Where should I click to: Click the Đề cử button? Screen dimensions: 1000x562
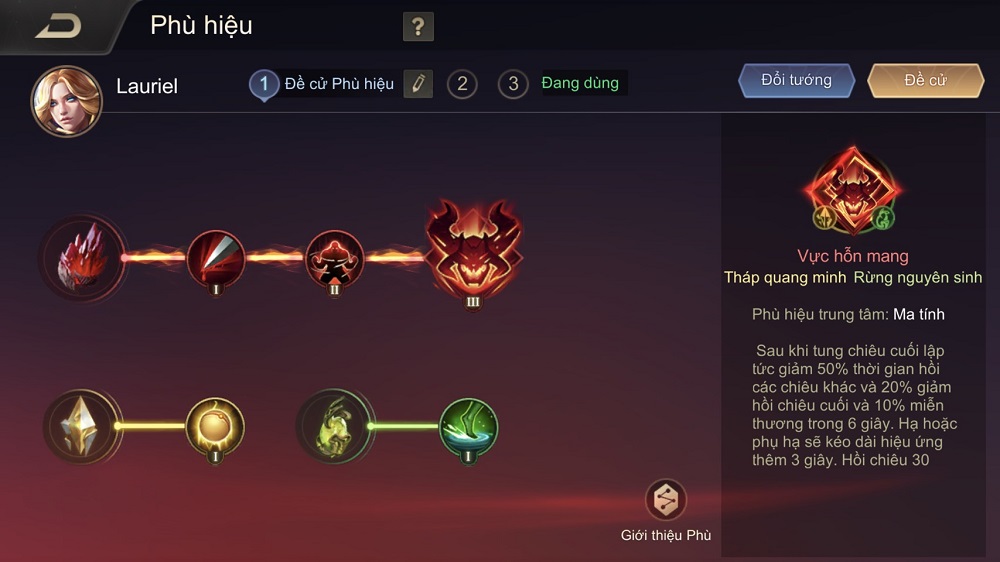coord(925,81)
